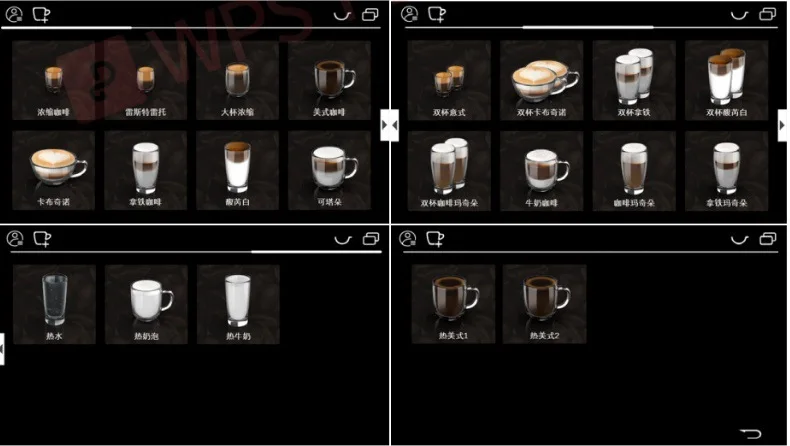
Task: Select the 热牛奶 hot milk drink
Action: click(237, 304)
